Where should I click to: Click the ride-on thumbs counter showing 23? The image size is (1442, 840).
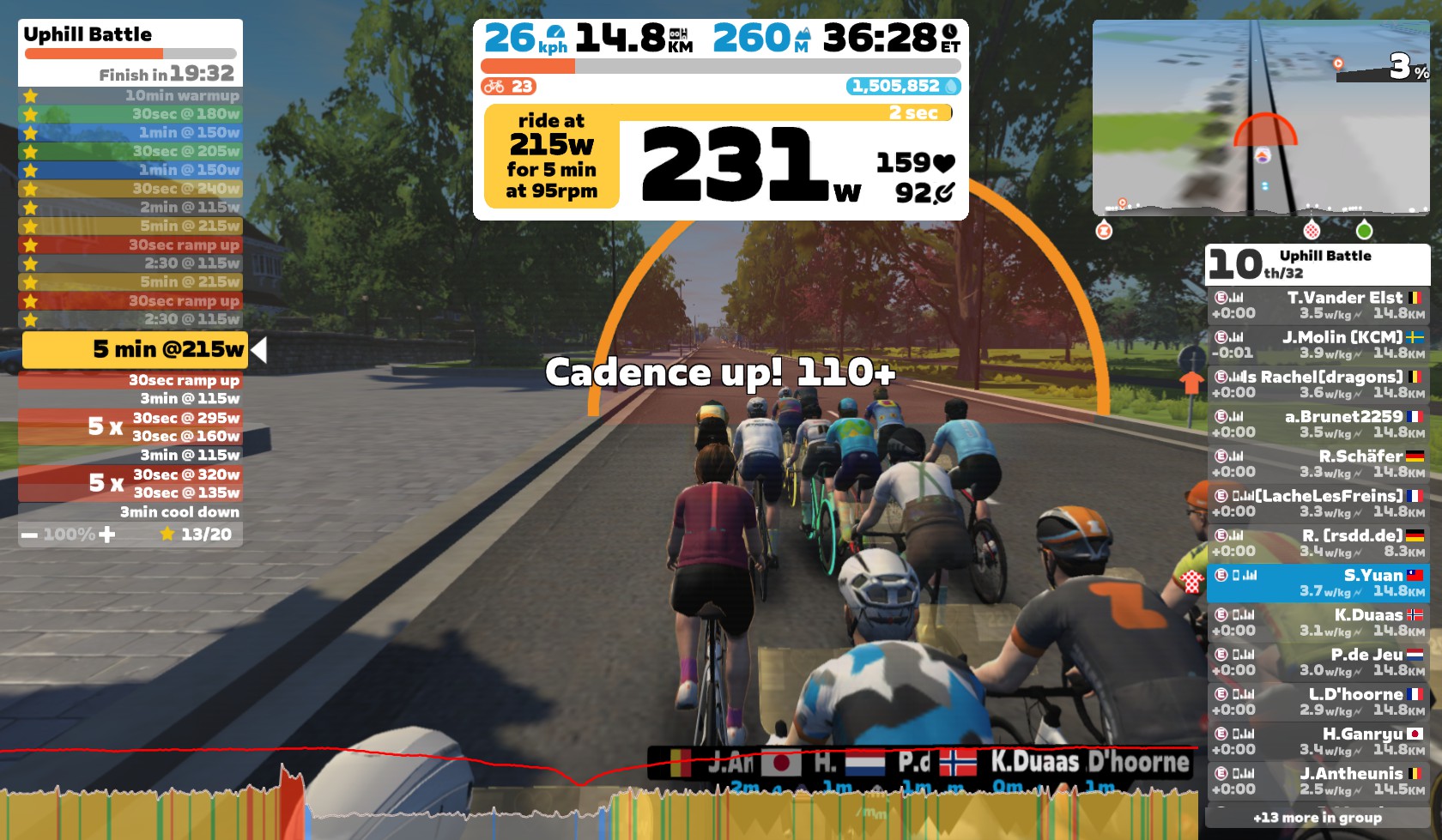[x=508, y=87]
